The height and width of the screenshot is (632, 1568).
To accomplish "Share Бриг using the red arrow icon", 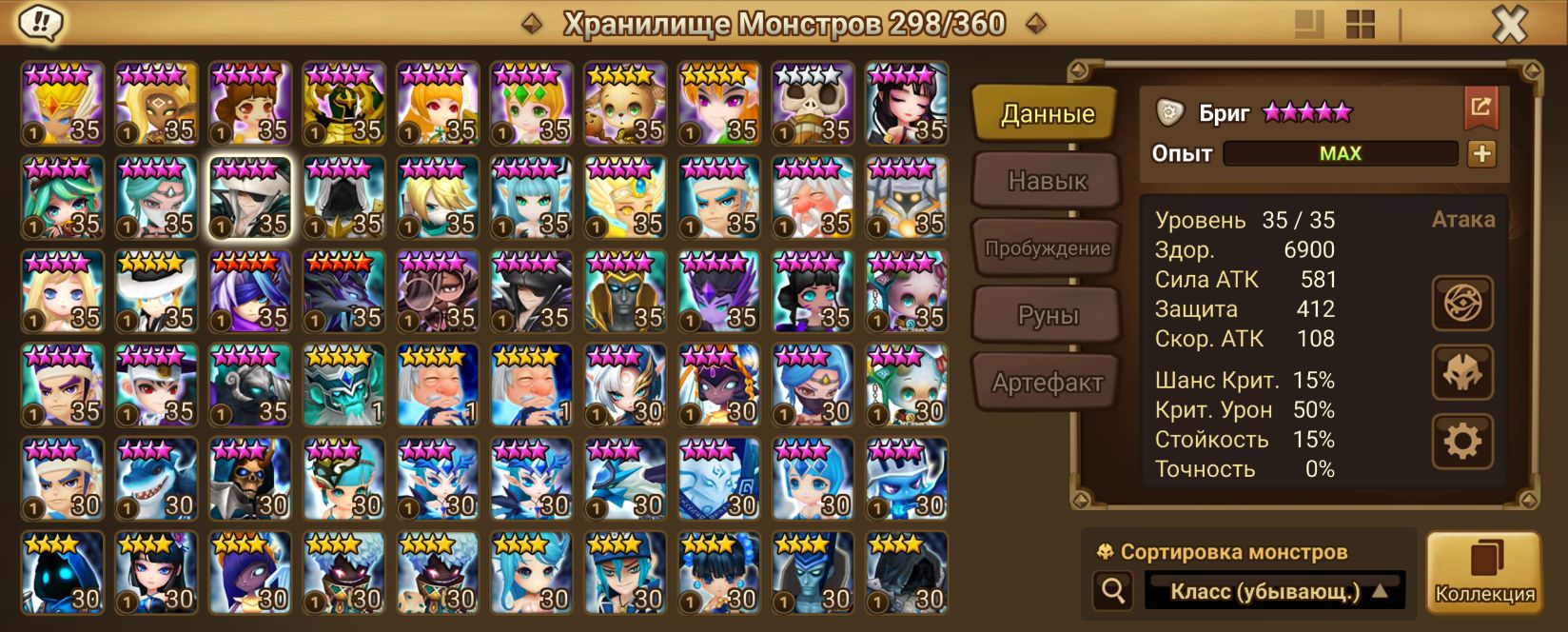I will (x=1480, y=108).
